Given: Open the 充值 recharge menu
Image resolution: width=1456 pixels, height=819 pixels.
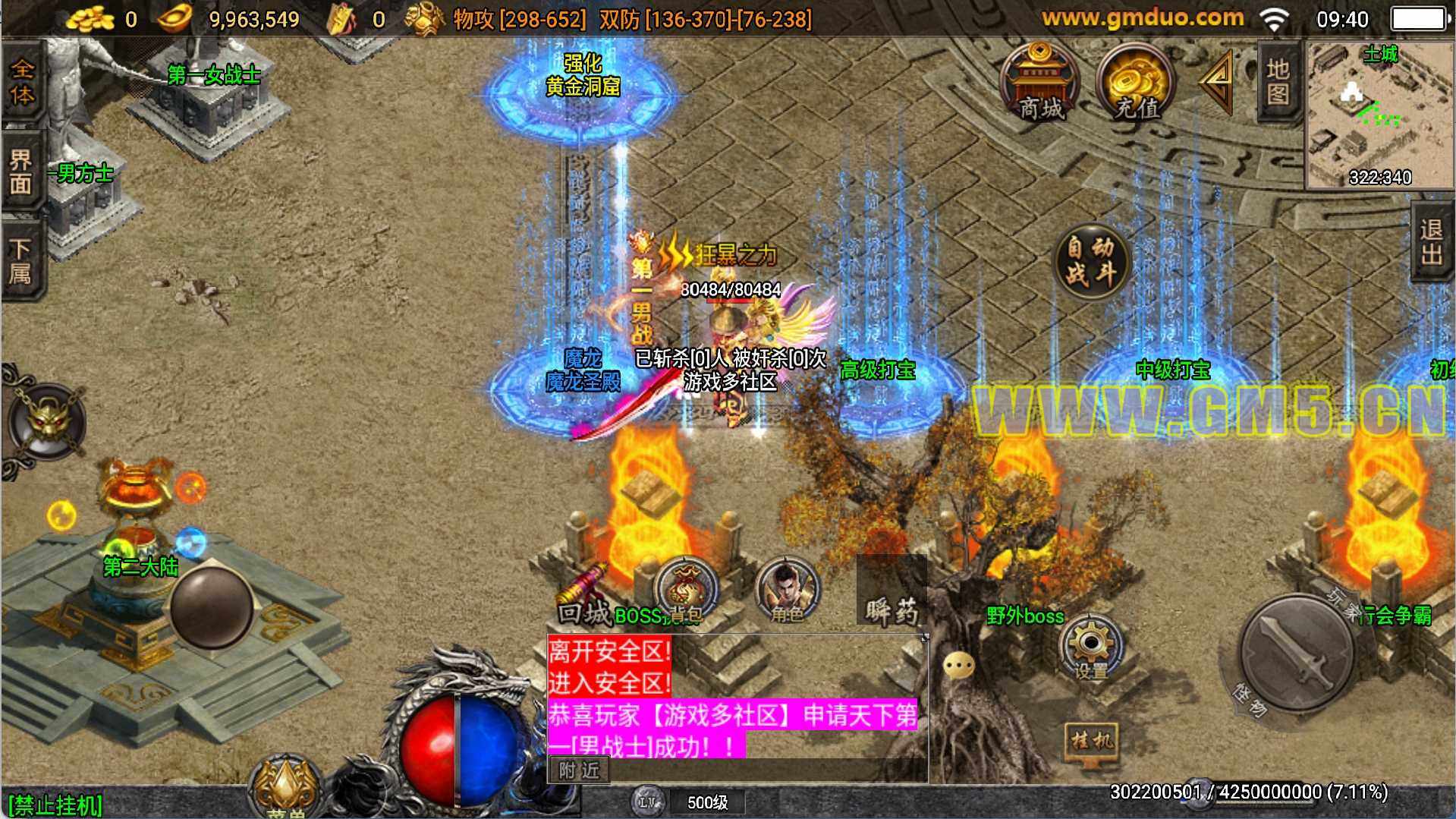Looking at the screenshot, I should (1135, 82).
